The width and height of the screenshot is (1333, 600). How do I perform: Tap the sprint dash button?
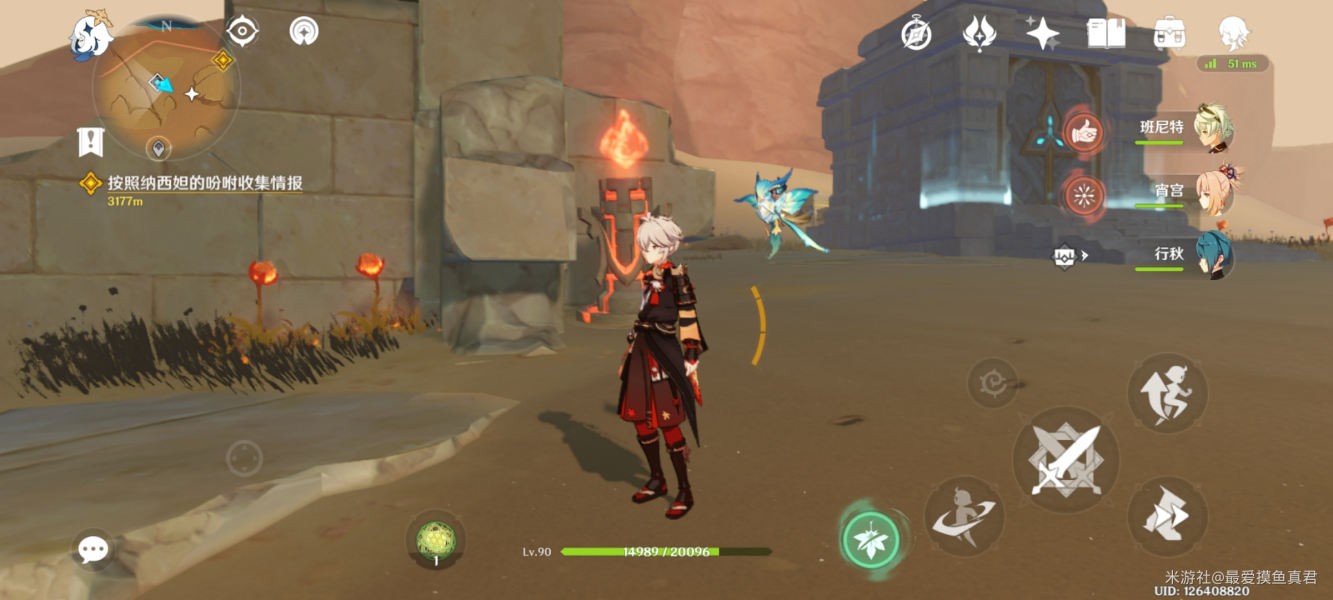click(x=1167, y=516)
